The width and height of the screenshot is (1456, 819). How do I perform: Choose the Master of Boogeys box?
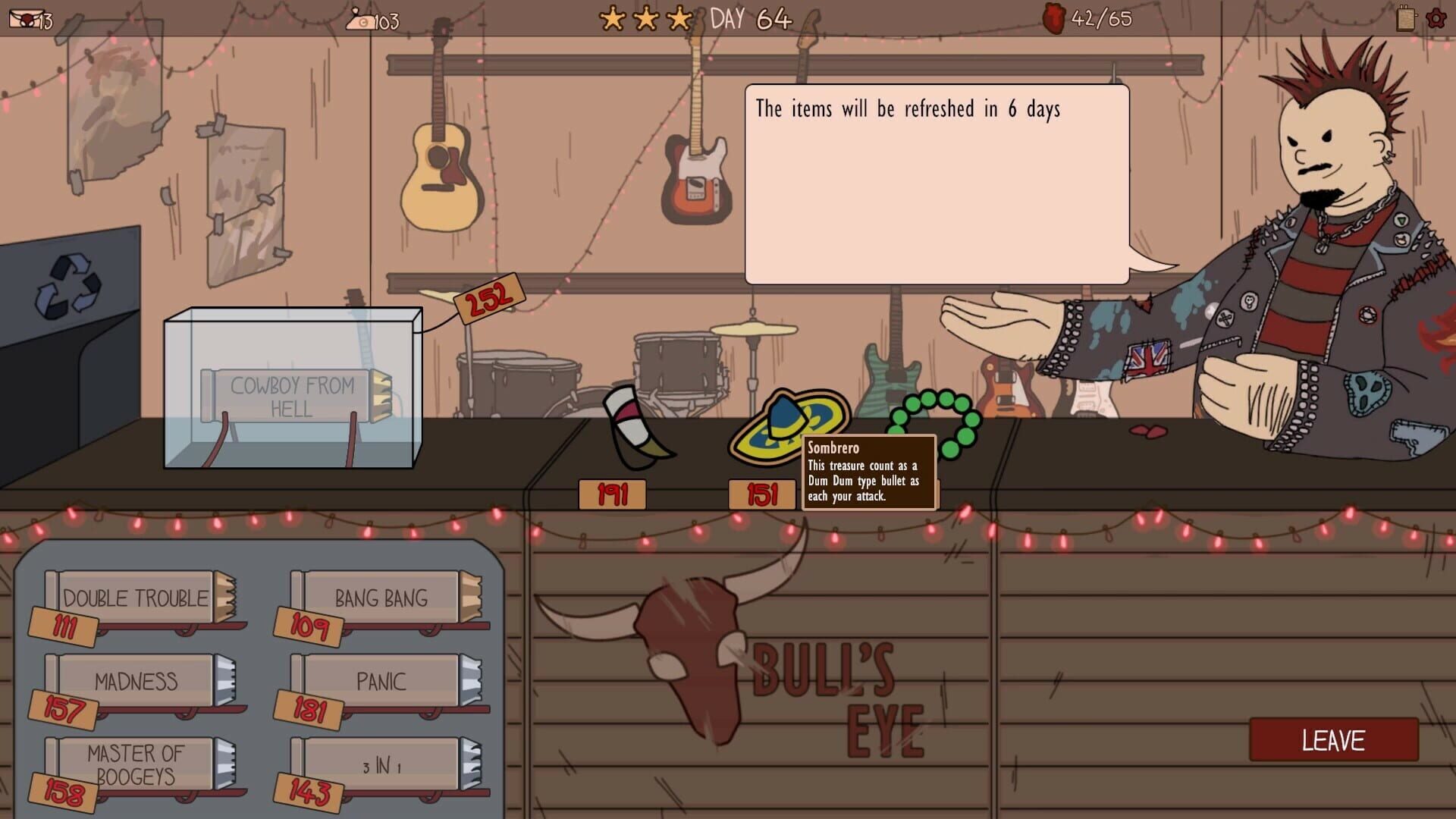(136, 762)
